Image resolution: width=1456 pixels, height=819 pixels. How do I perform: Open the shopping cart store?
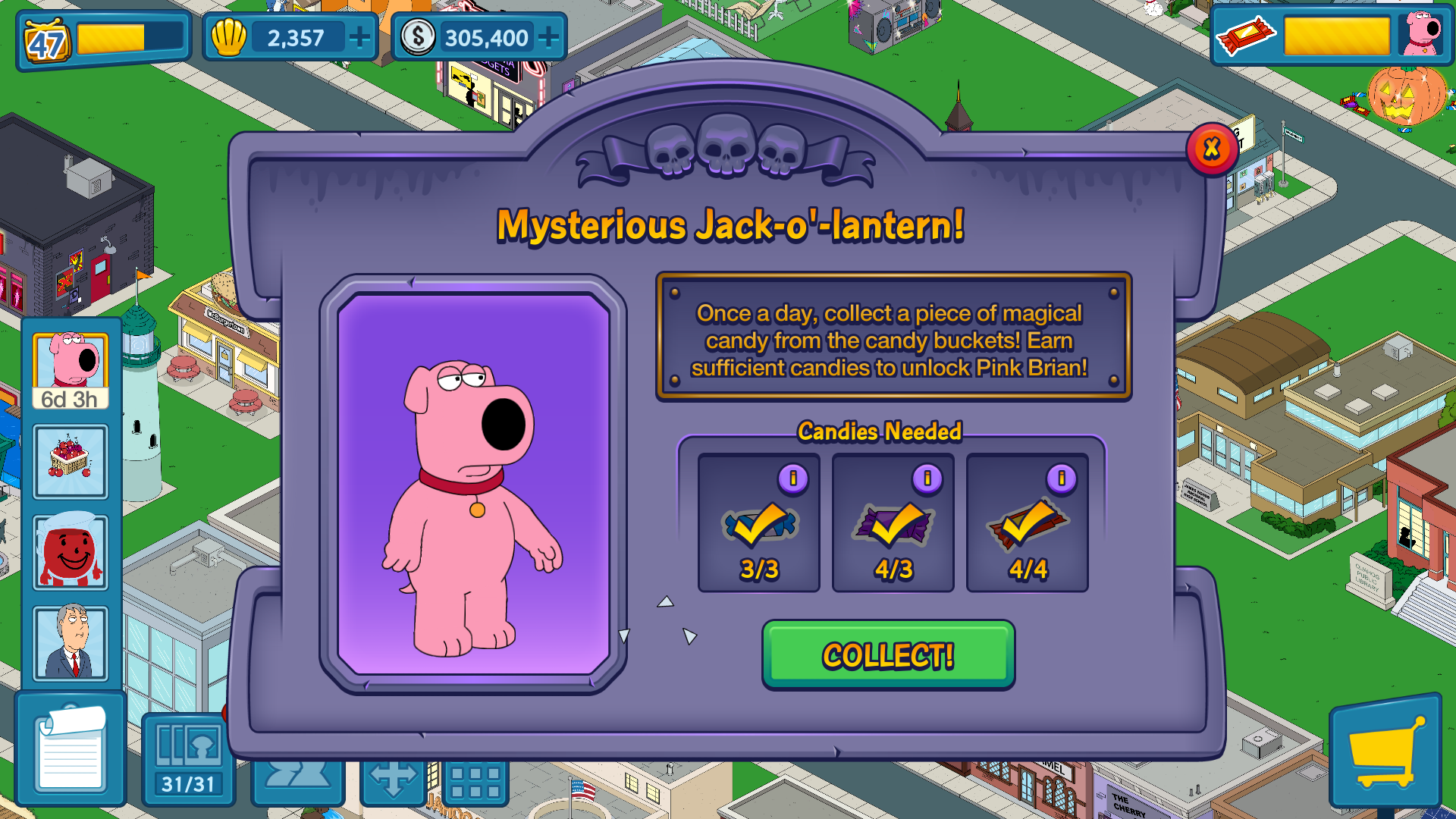coord(1385,751)
